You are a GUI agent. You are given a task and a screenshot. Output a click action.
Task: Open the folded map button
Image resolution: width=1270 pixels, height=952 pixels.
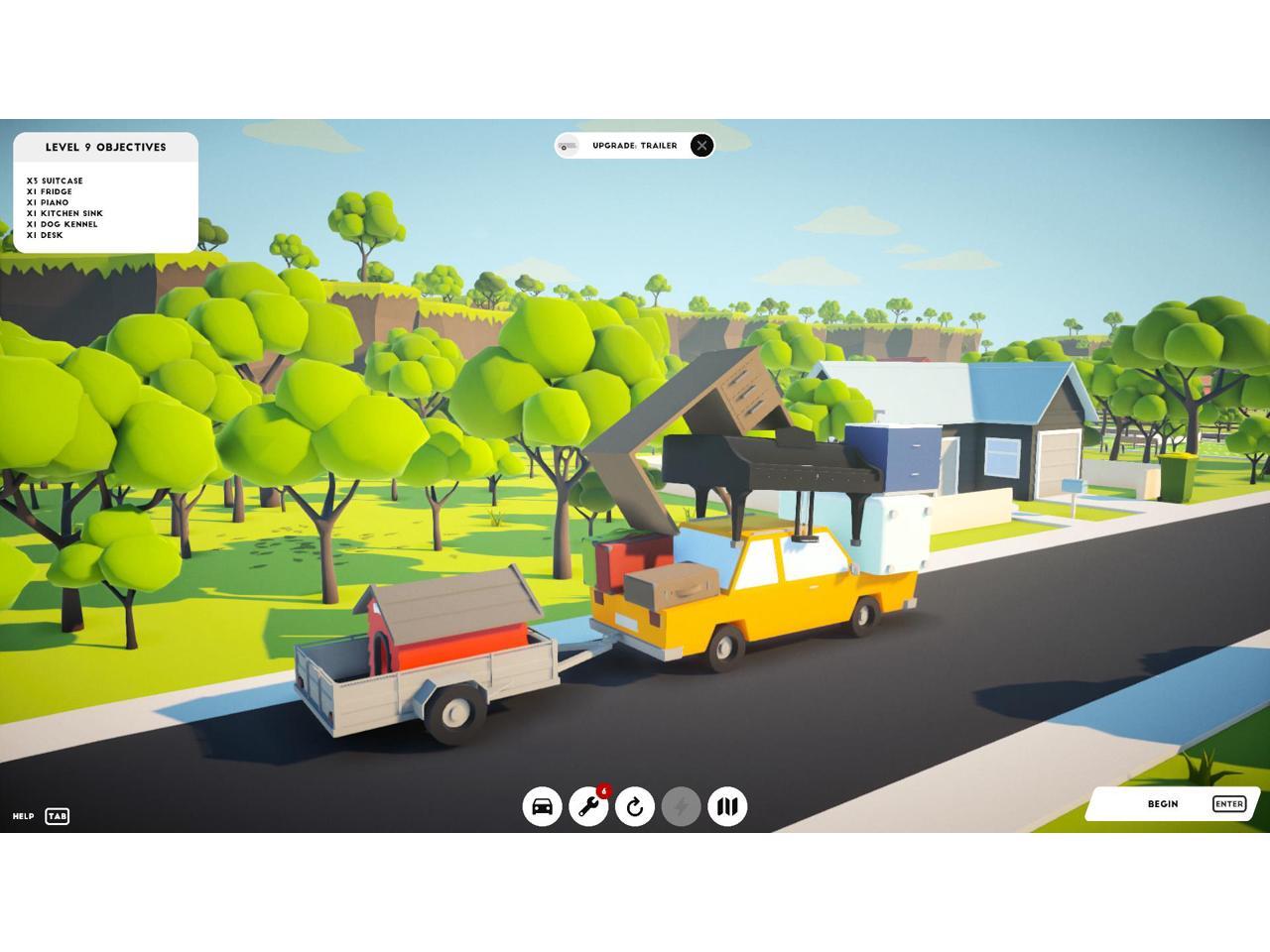(x=727, y=806)
